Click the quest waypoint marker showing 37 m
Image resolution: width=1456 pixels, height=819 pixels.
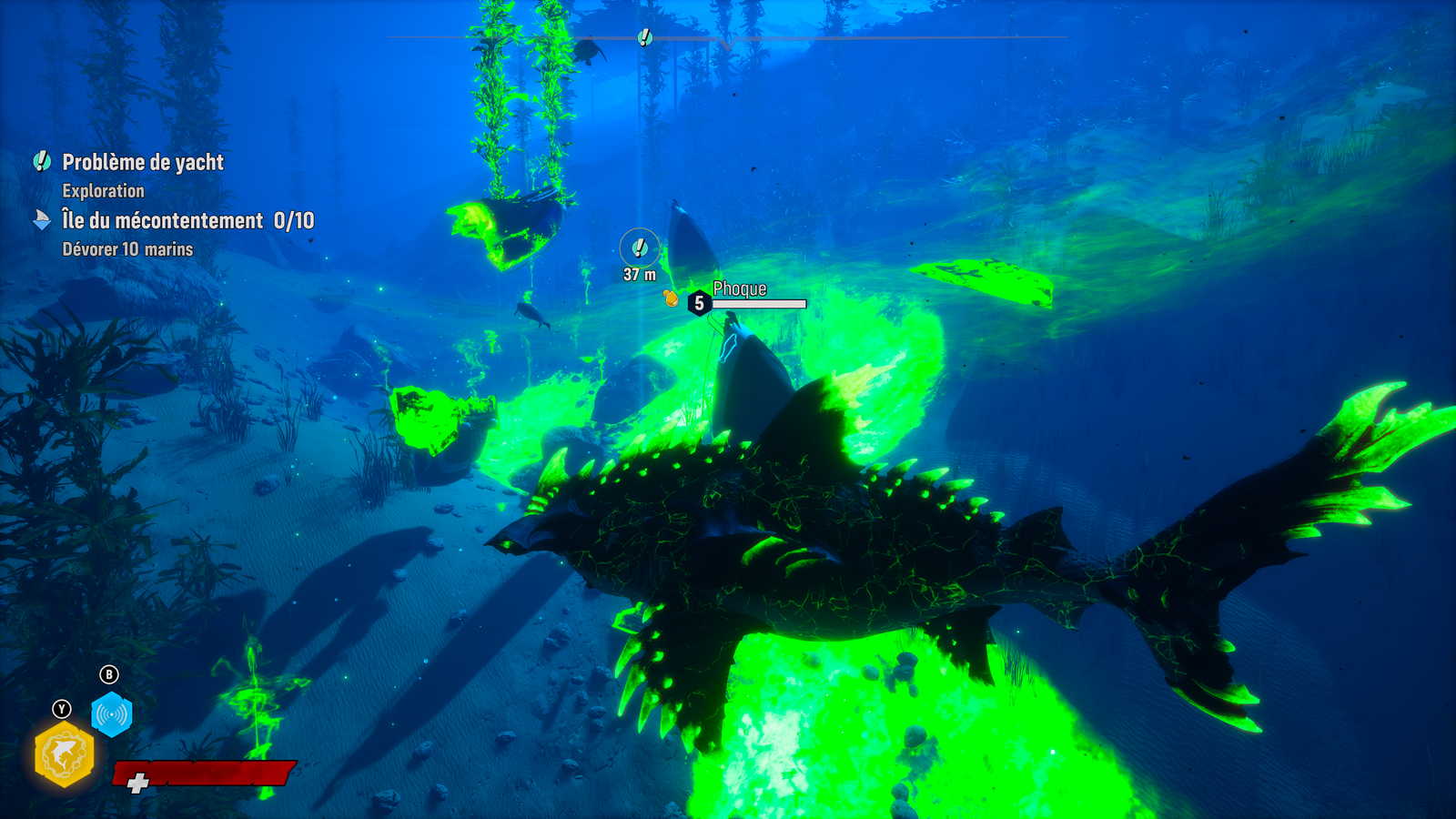(x=640, y=248)
